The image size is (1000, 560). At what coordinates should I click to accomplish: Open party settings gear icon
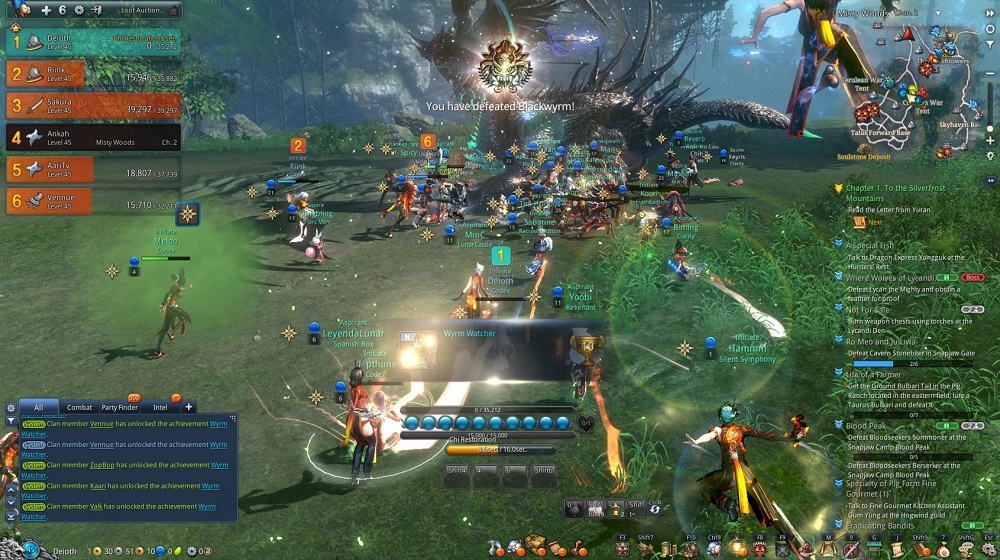(x=79, y=10)
